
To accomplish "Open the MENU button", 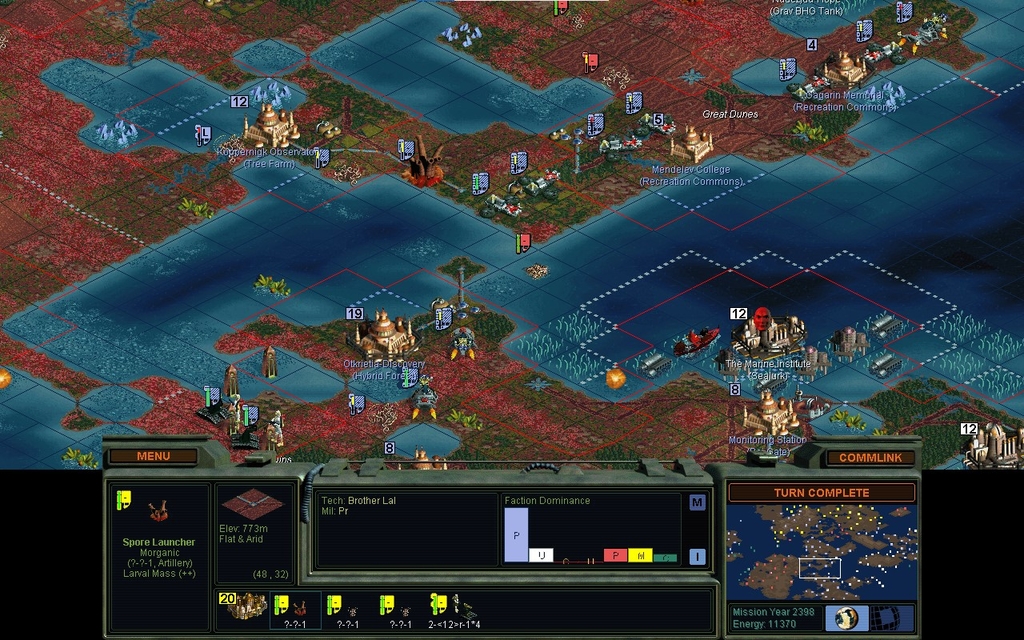I will (153, 456).
